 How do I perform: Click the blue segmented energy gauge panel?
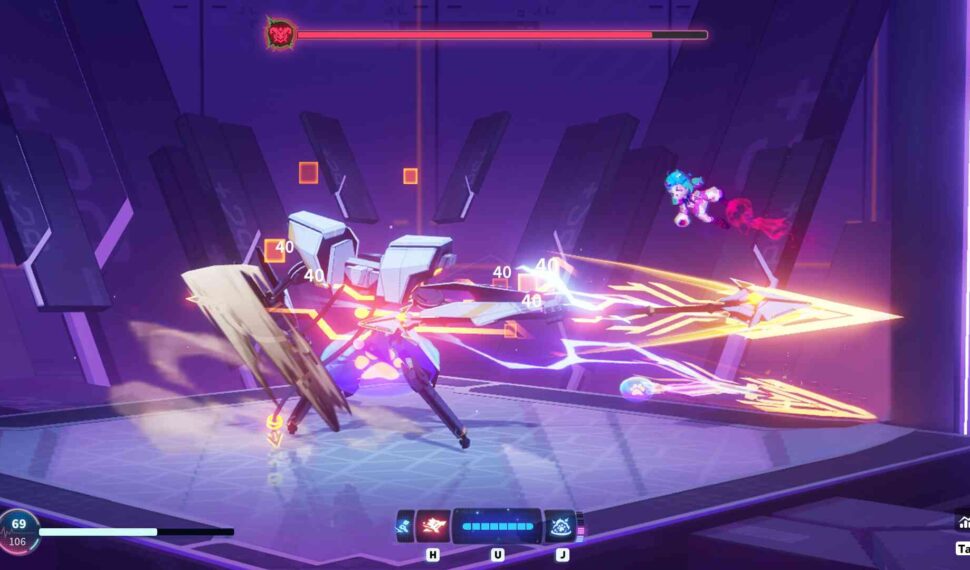coord(497,525)
